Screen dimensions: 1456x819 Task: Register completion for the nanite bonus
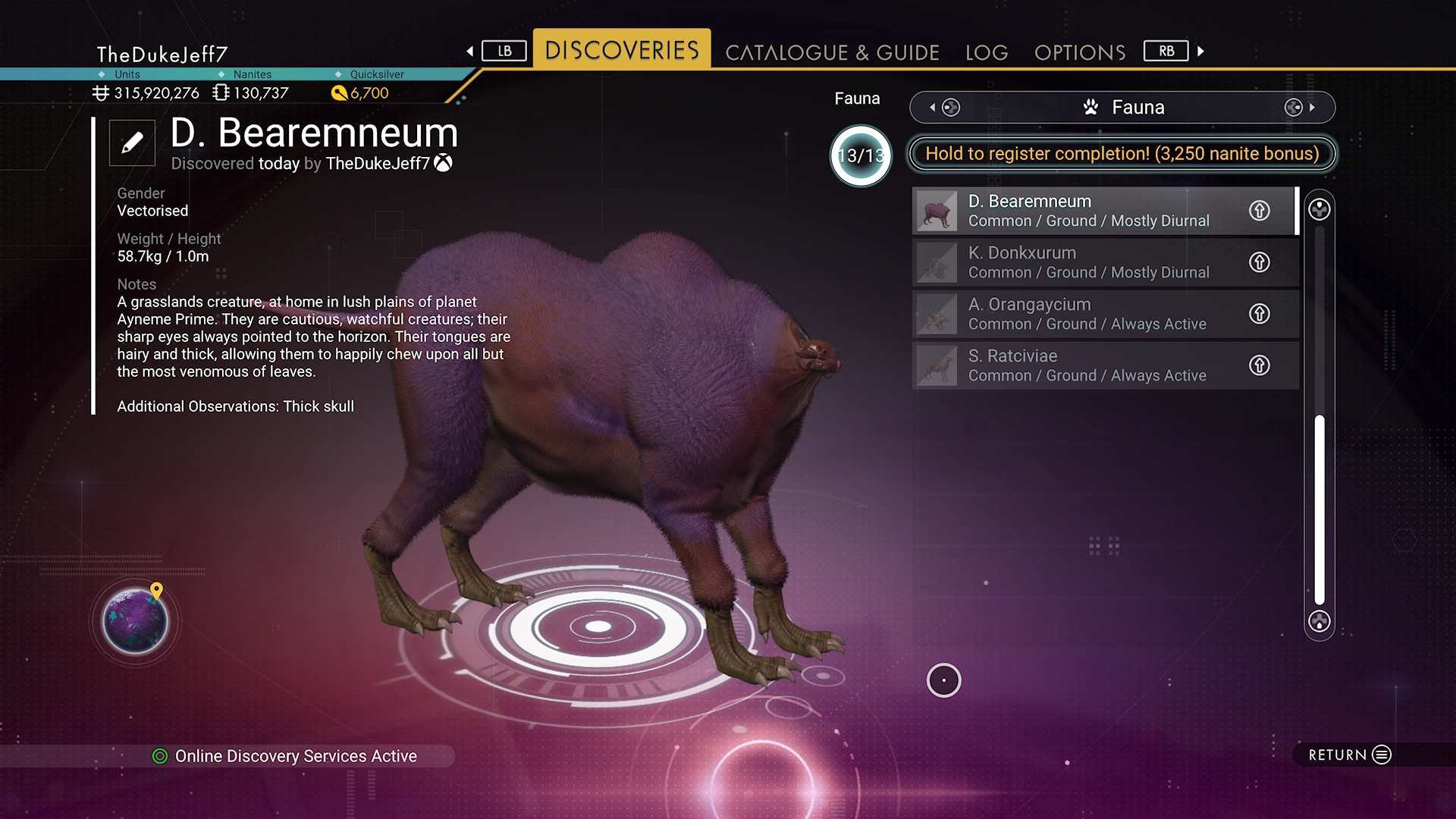1122,154
